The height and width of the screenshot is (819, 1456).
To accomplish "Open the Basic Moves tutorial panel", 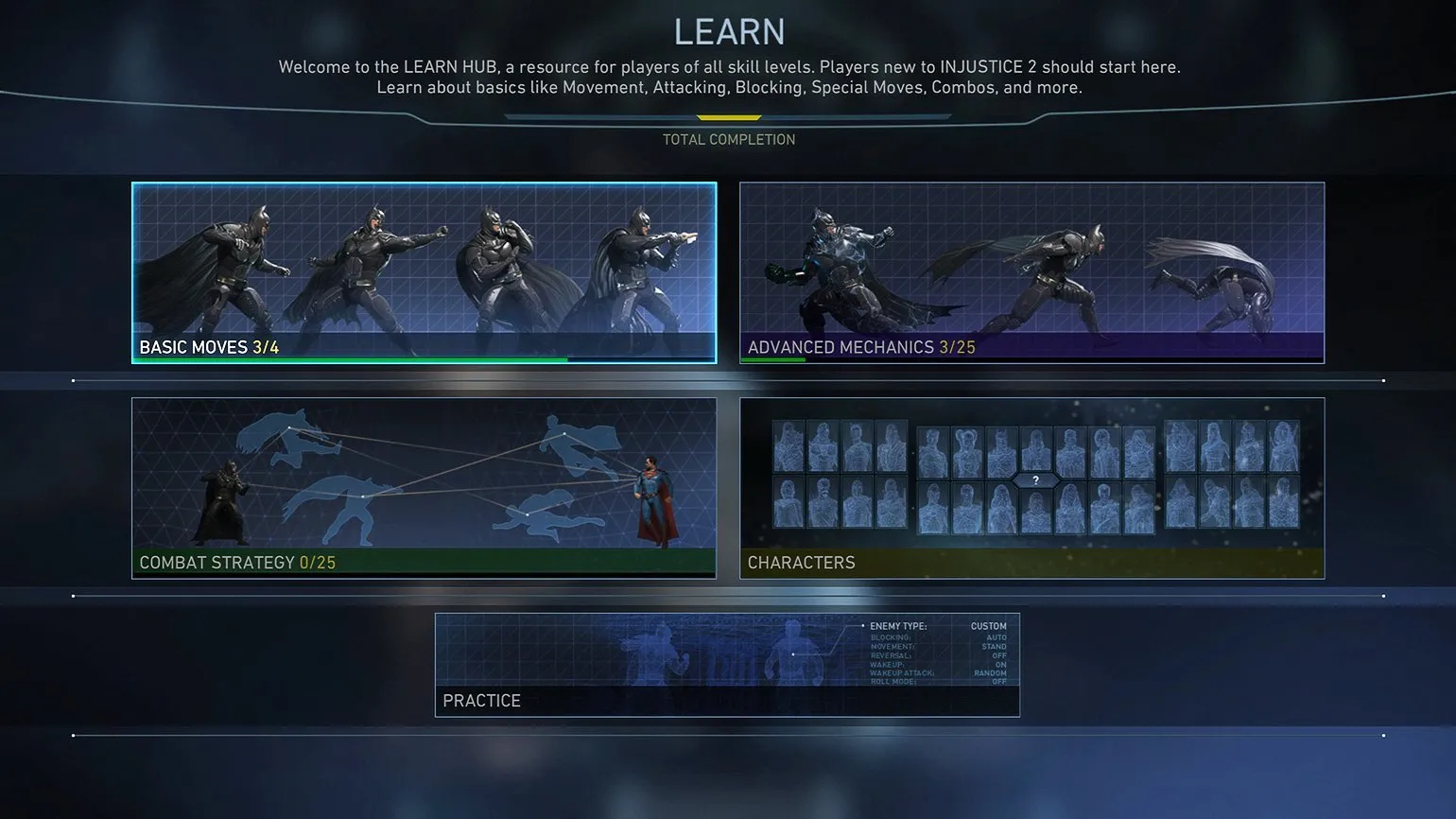I will pos(424,272).
